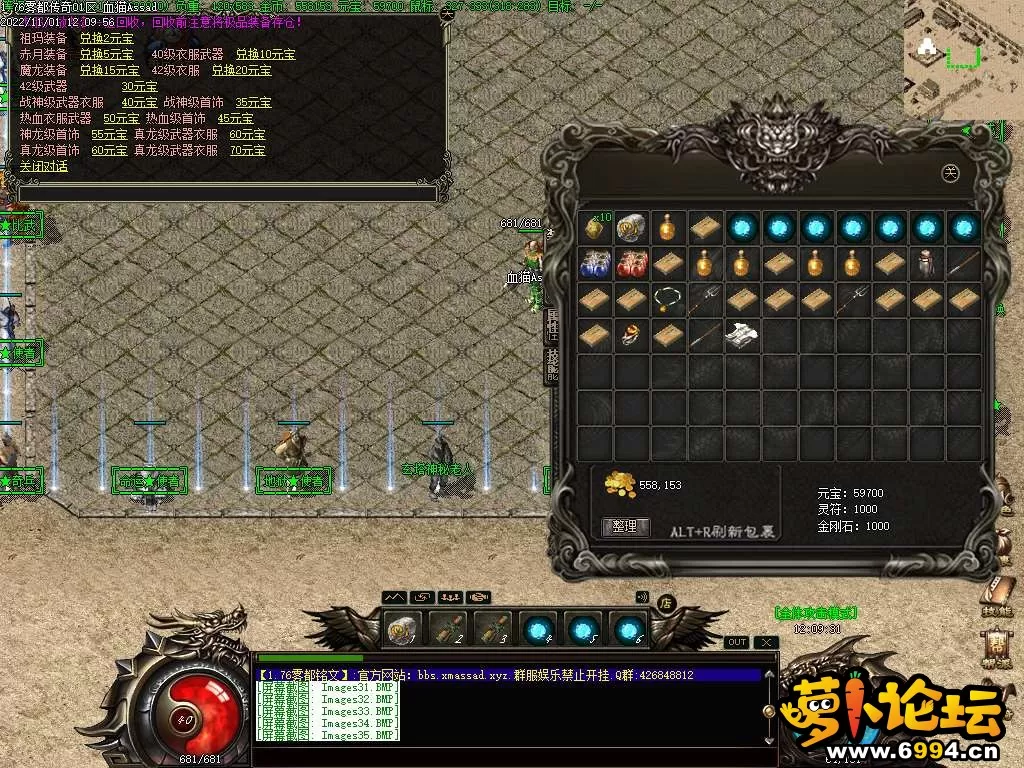Choose the 兑换2元宝 exchange for 祖玛装备

pos(104,38)
